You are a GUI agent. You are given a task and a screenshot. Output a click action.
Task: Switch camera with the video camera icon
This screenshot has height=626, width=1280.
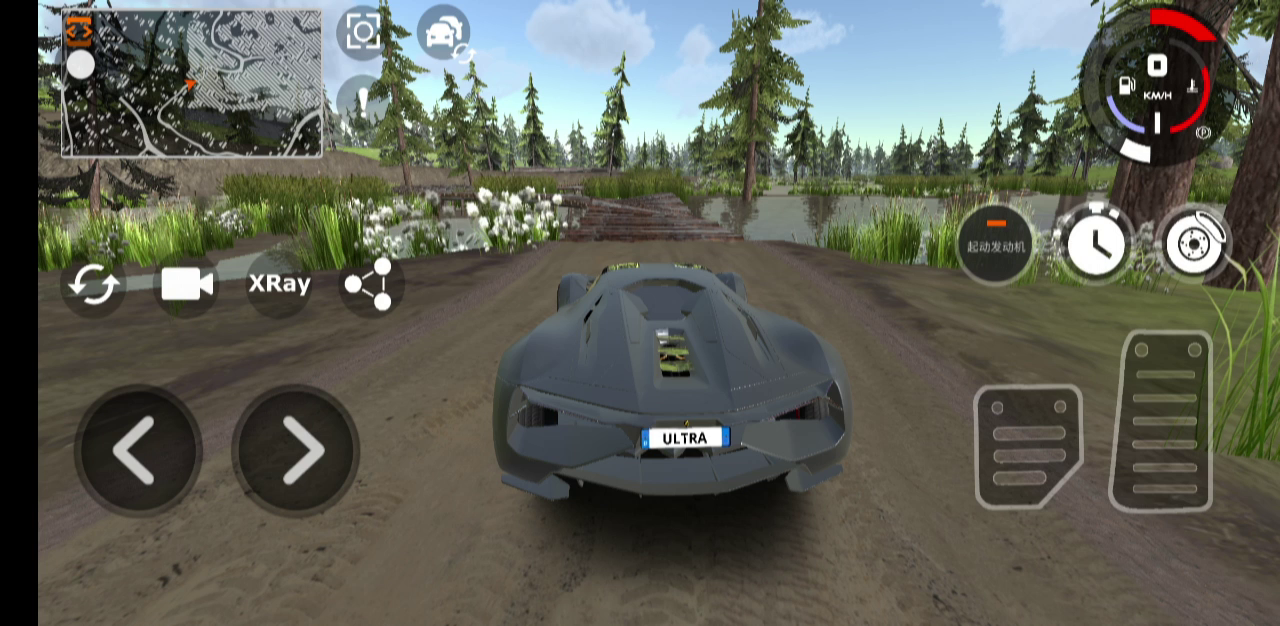pos(187,285)
